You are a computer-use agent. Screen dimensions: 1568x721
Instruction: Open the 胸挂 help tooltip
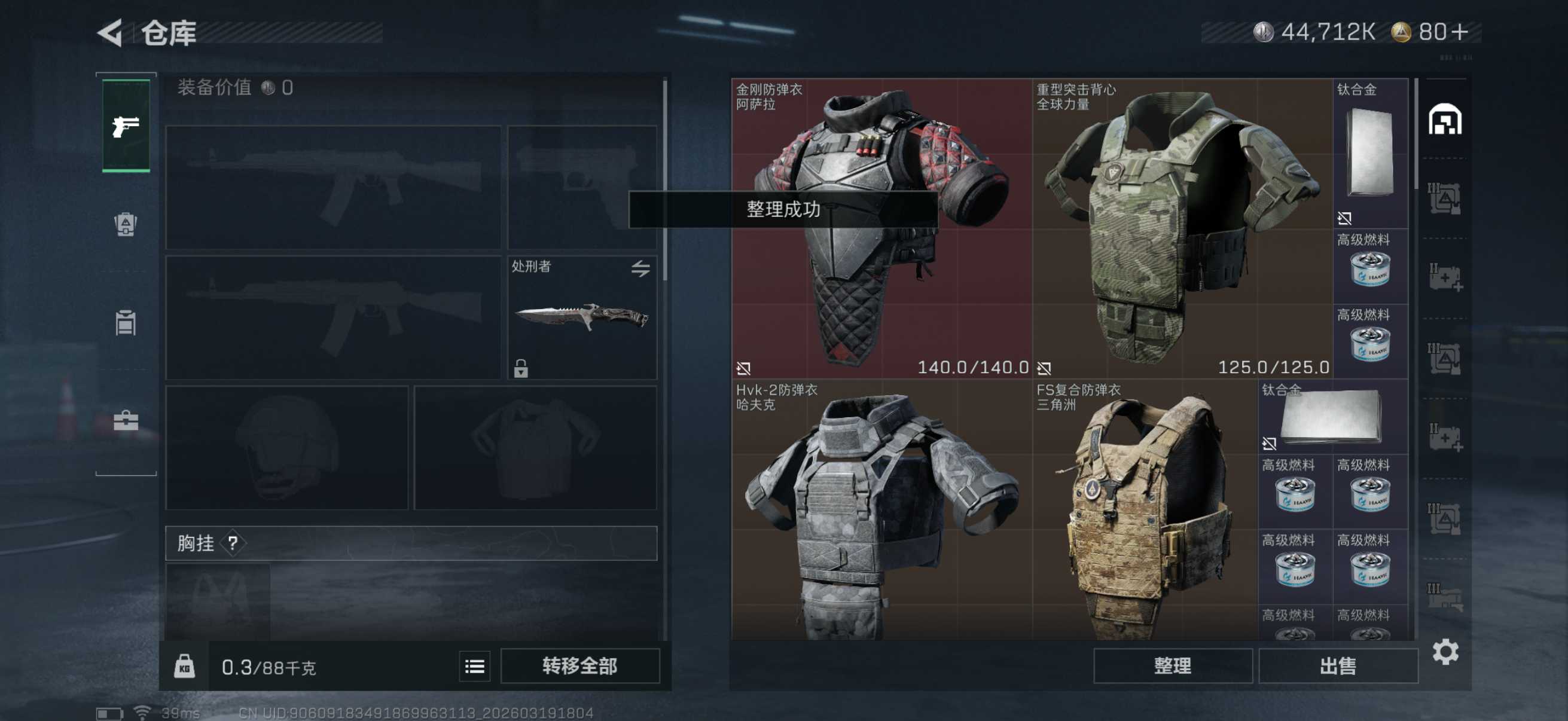[233, 543]
